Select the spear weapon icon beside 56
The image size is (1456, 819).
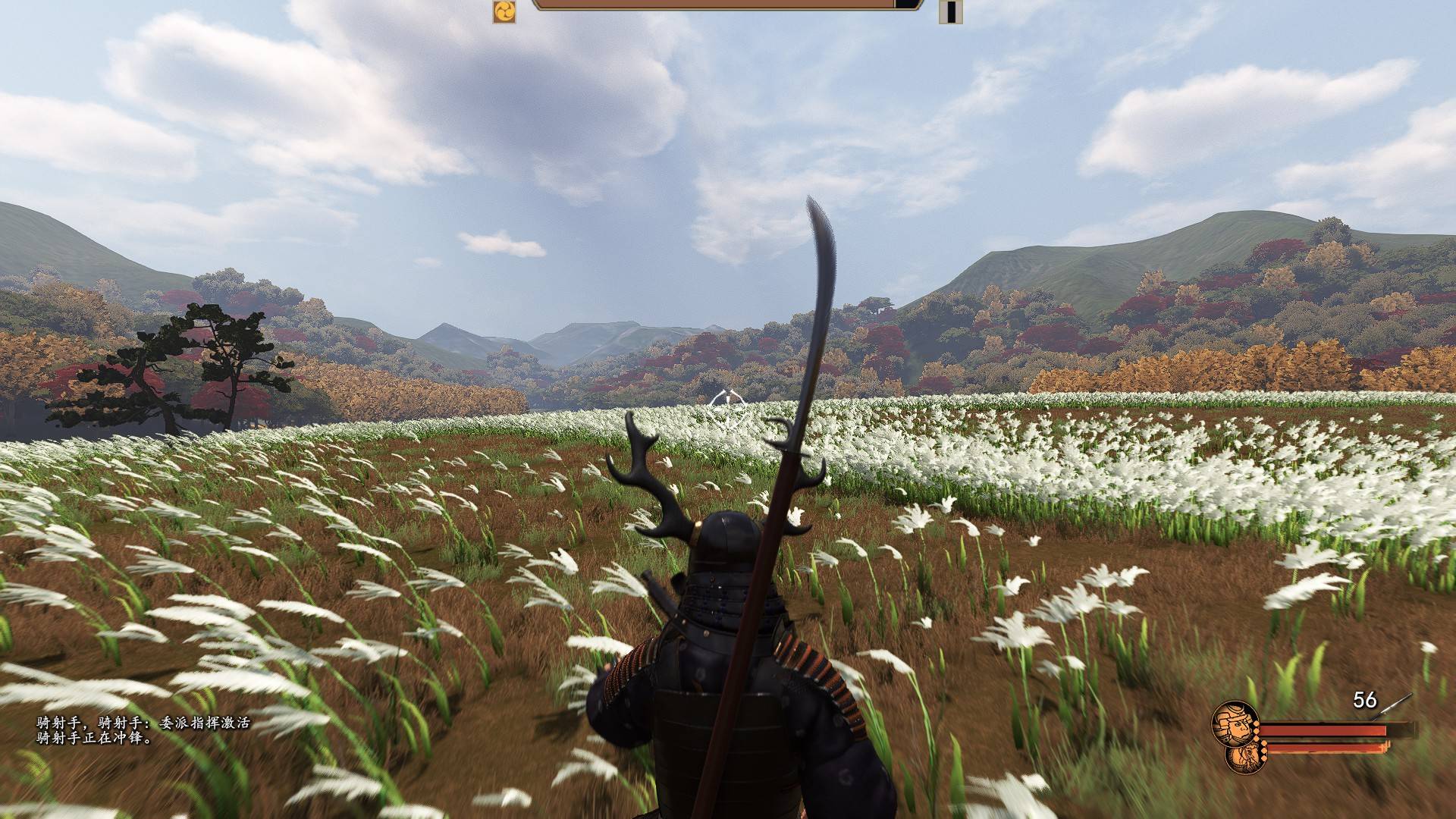(x=1398, y=702)
